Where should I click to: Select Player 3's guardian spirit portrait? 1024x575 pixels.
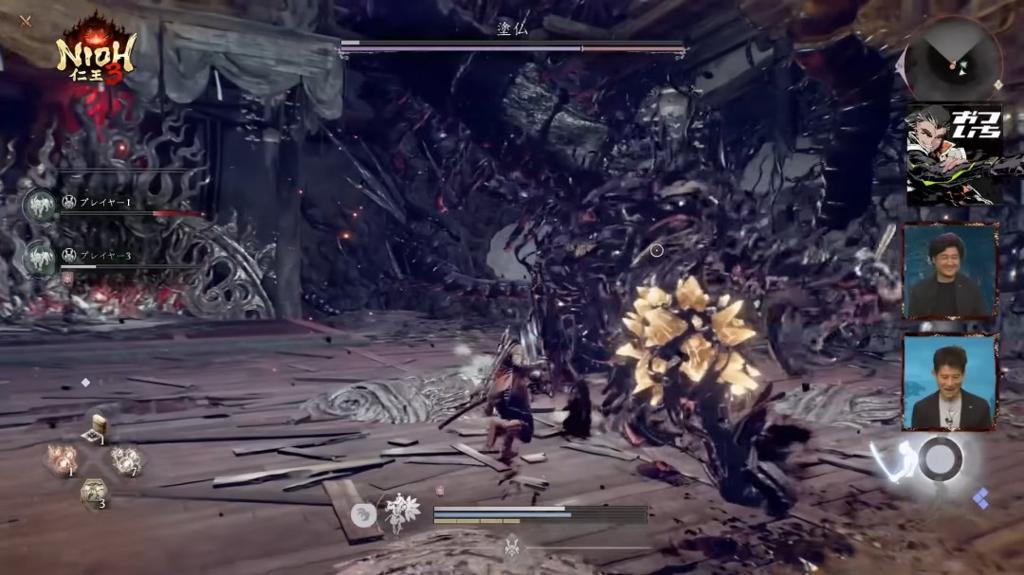click(x=40, y=258)
